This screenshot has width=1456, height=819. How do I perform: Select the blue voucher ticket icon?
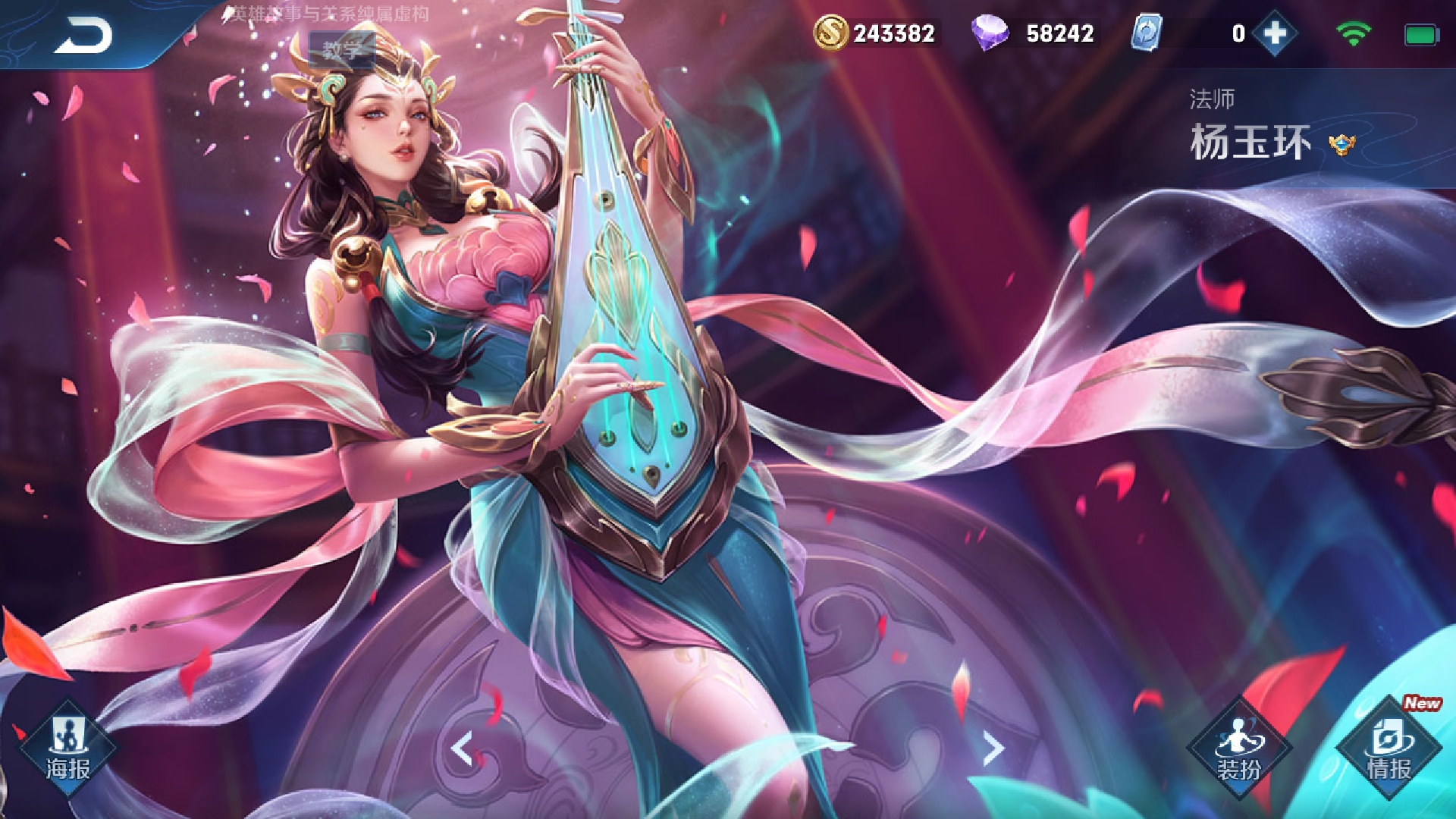tap(1146, 33)
